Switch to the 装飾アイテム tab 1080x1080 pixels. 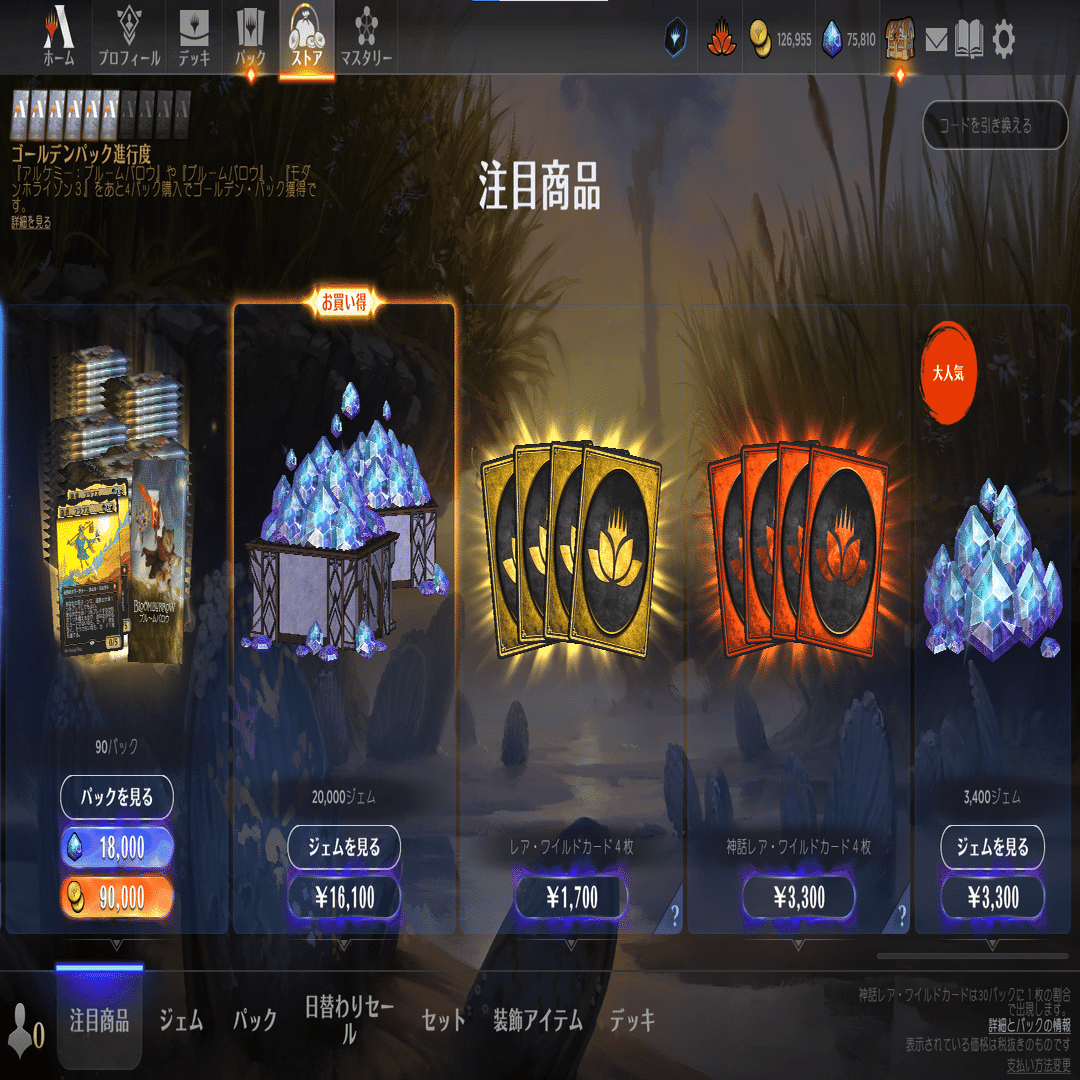[x=537, y=1020]
